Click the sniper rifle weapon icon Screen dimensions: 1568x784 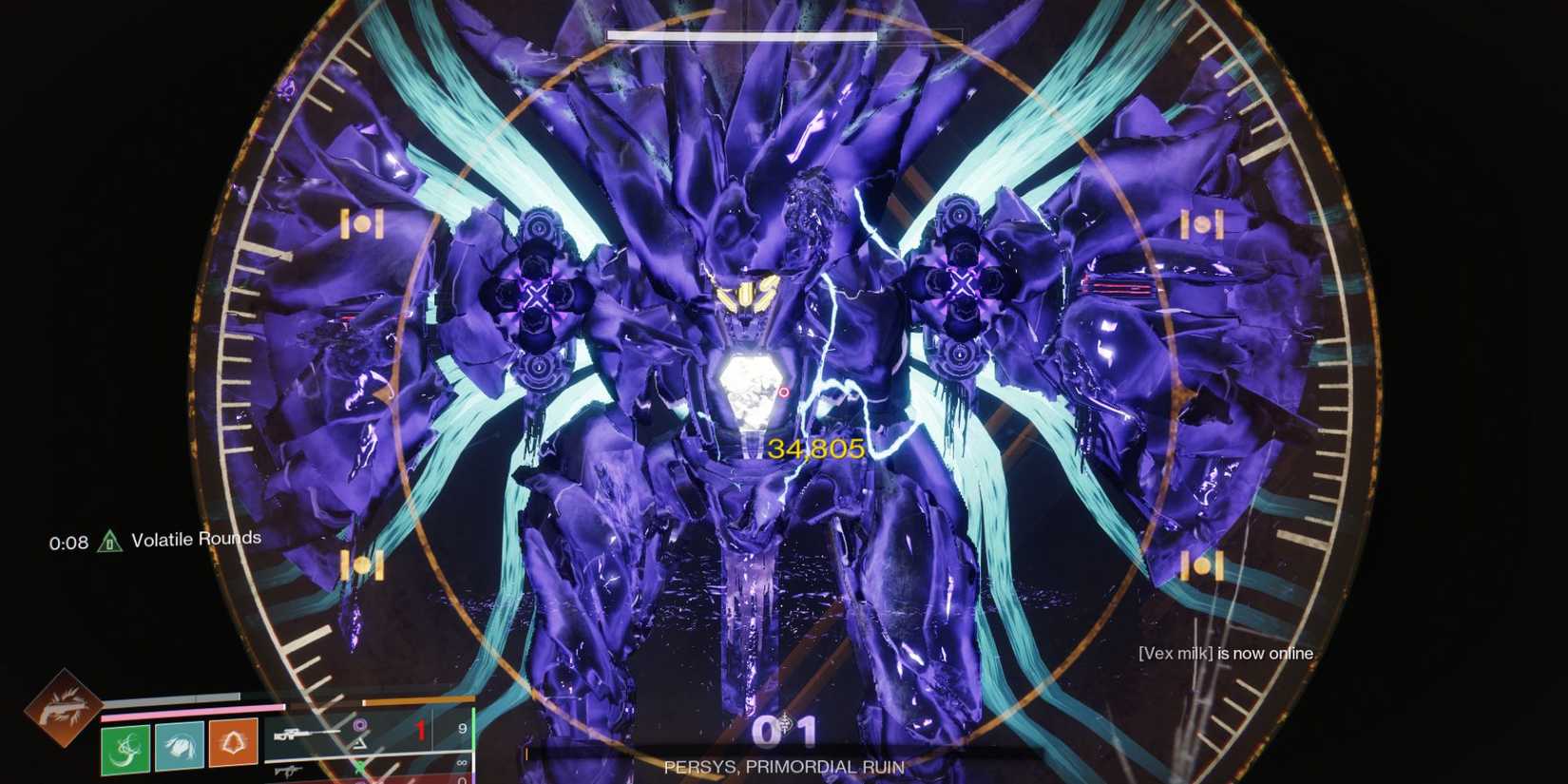(x=306, y=734)
